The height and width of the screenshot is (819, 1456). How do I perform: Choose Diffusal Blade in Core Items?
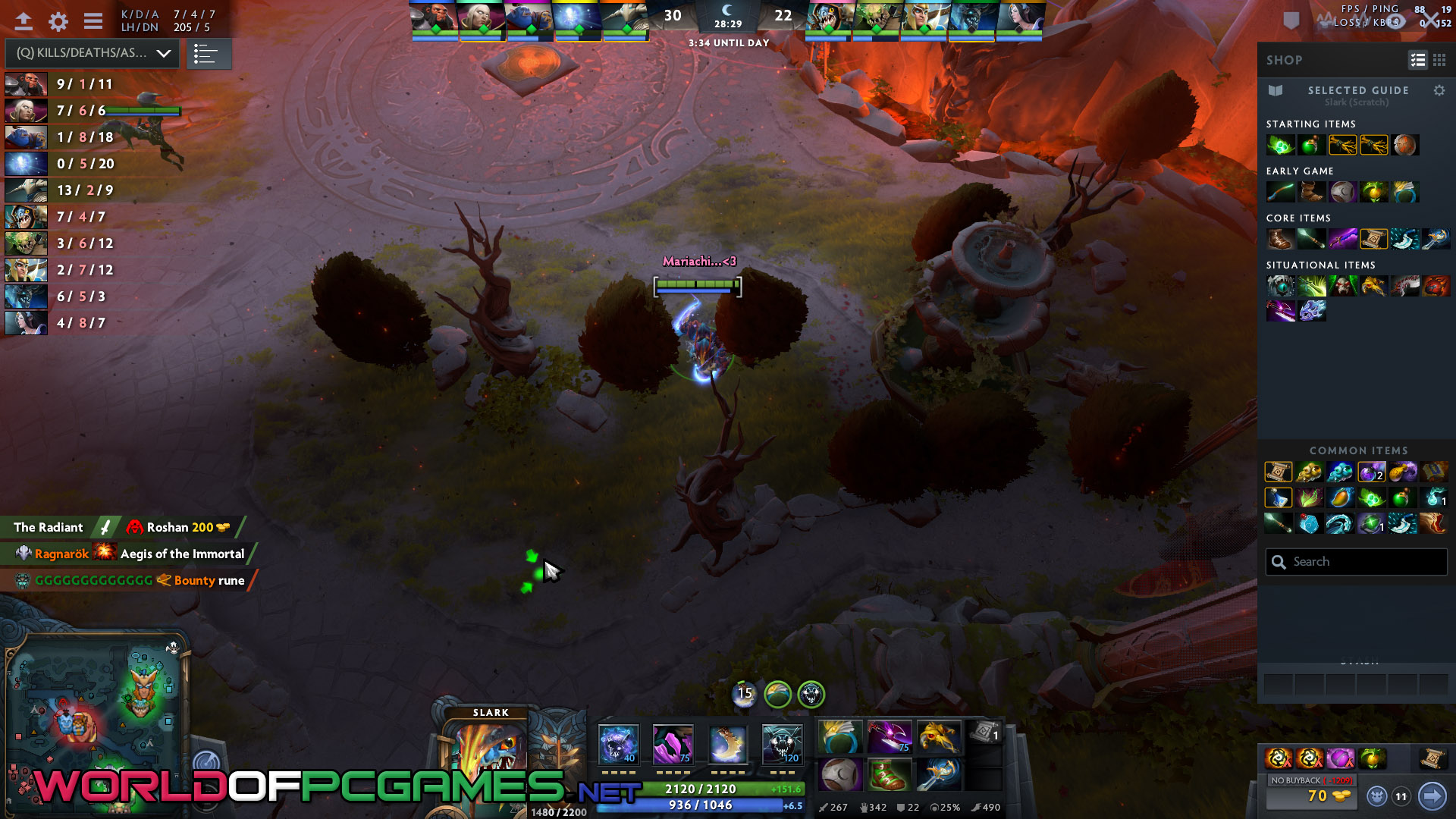click(1342, 239)
